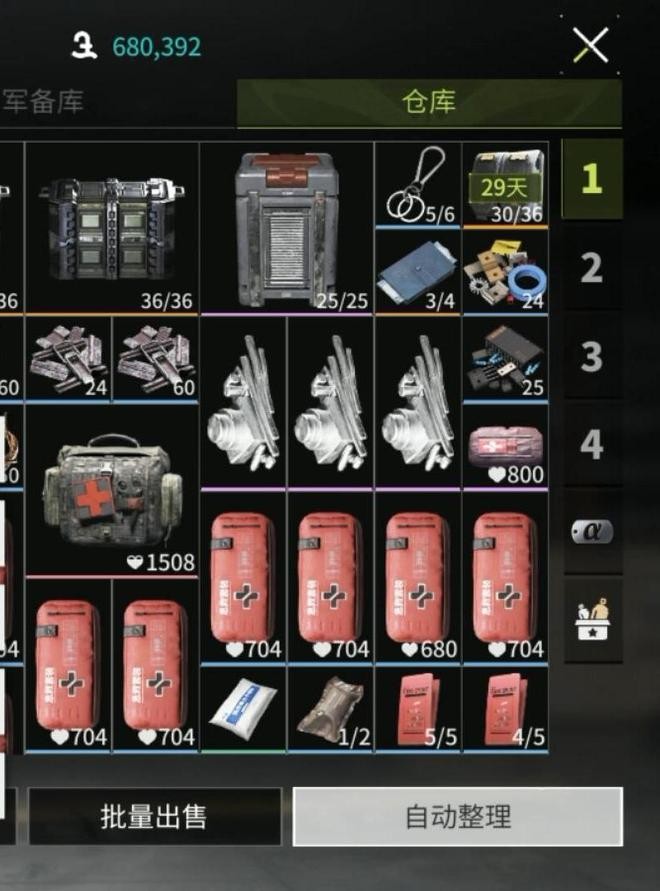Select the grey metal crate showing 25/25
Screen dimensions: 660x891
pyautogui.click(x=287, y=228)
